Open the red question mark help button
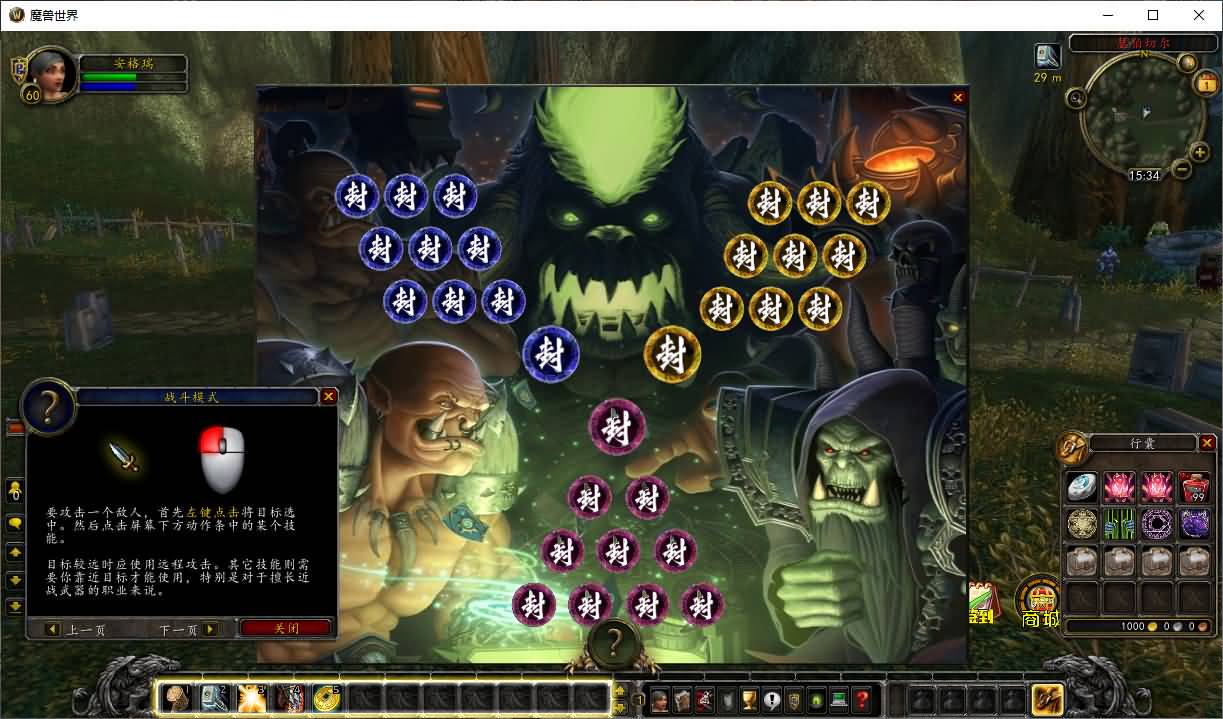 862,700
